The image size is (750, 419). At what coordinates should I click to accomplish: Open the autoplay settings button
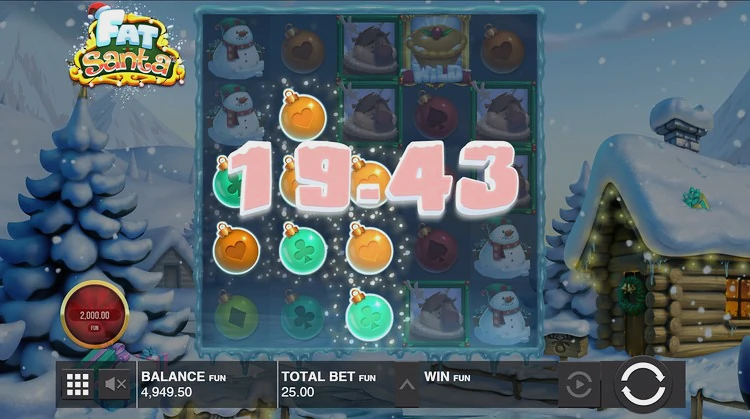[x=578, y=385]
